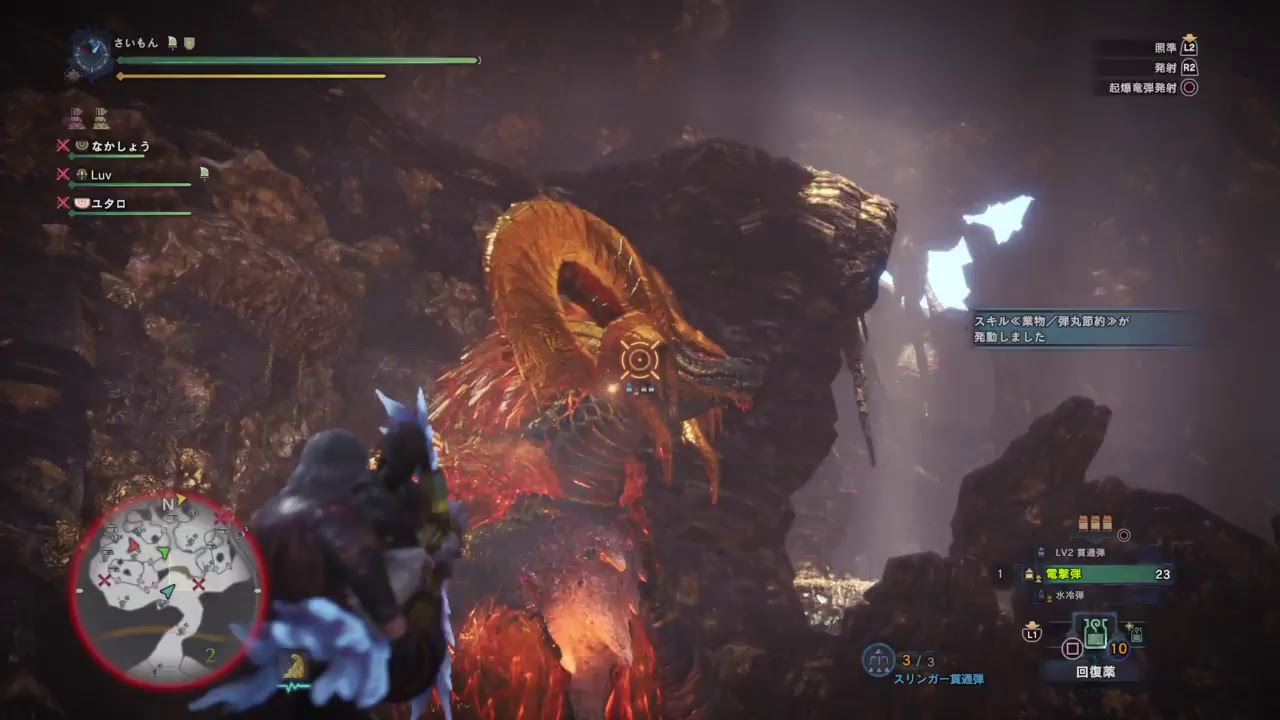Click the quest timer clock icon

tap(92, 55)
